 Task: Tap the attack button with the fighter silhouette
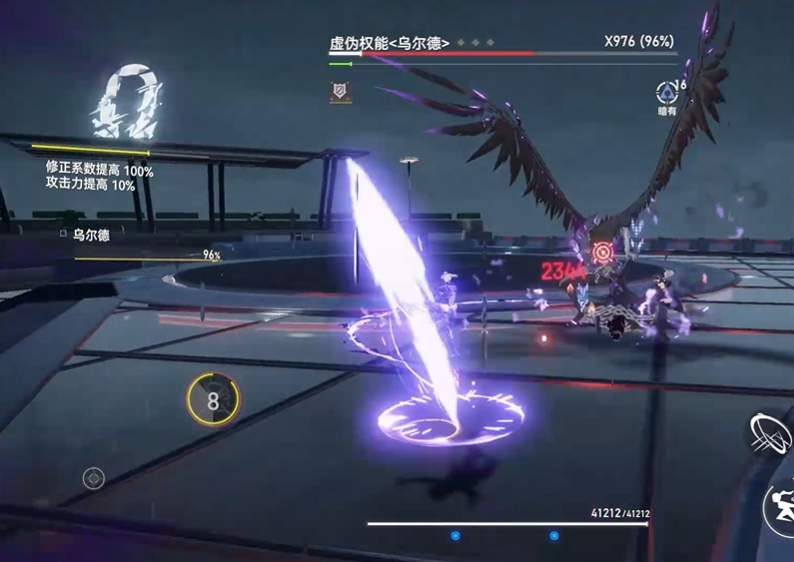pos(778,507)
